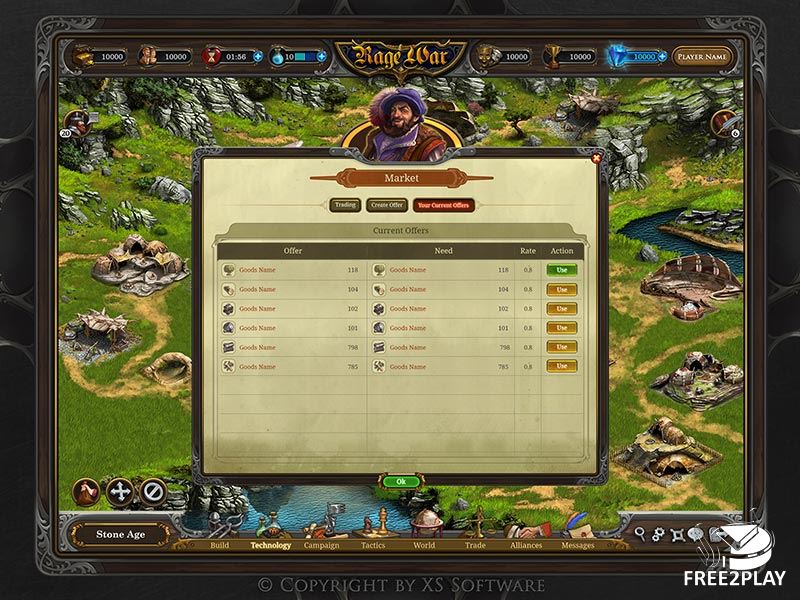Open the Technology menu
The image size is (800, 600).
tap(271, 545)
